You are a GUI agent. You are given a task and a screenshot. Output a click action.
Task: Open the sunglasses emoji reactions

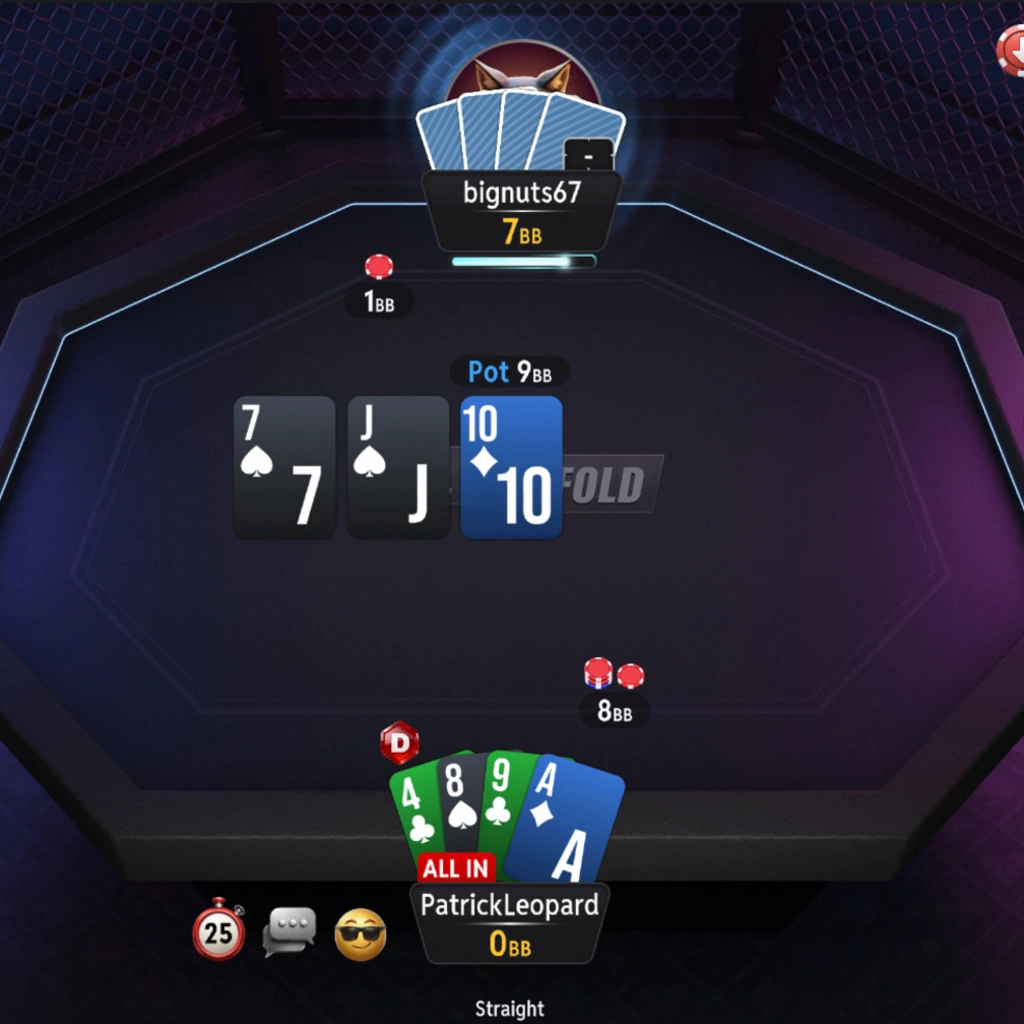tap(360, 934)
